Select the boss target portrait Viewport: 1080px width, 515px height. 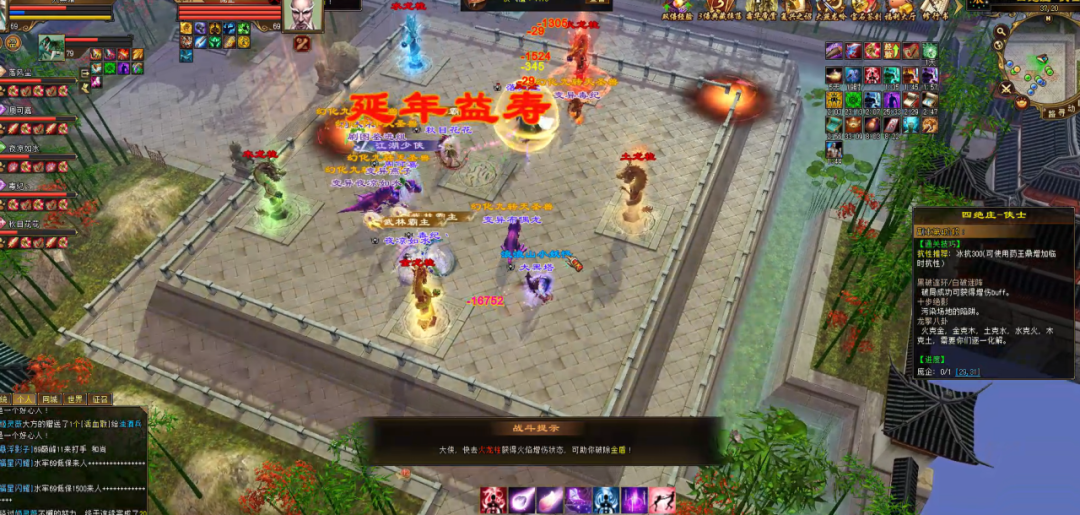pyautogui.click(x=302, y=17)
